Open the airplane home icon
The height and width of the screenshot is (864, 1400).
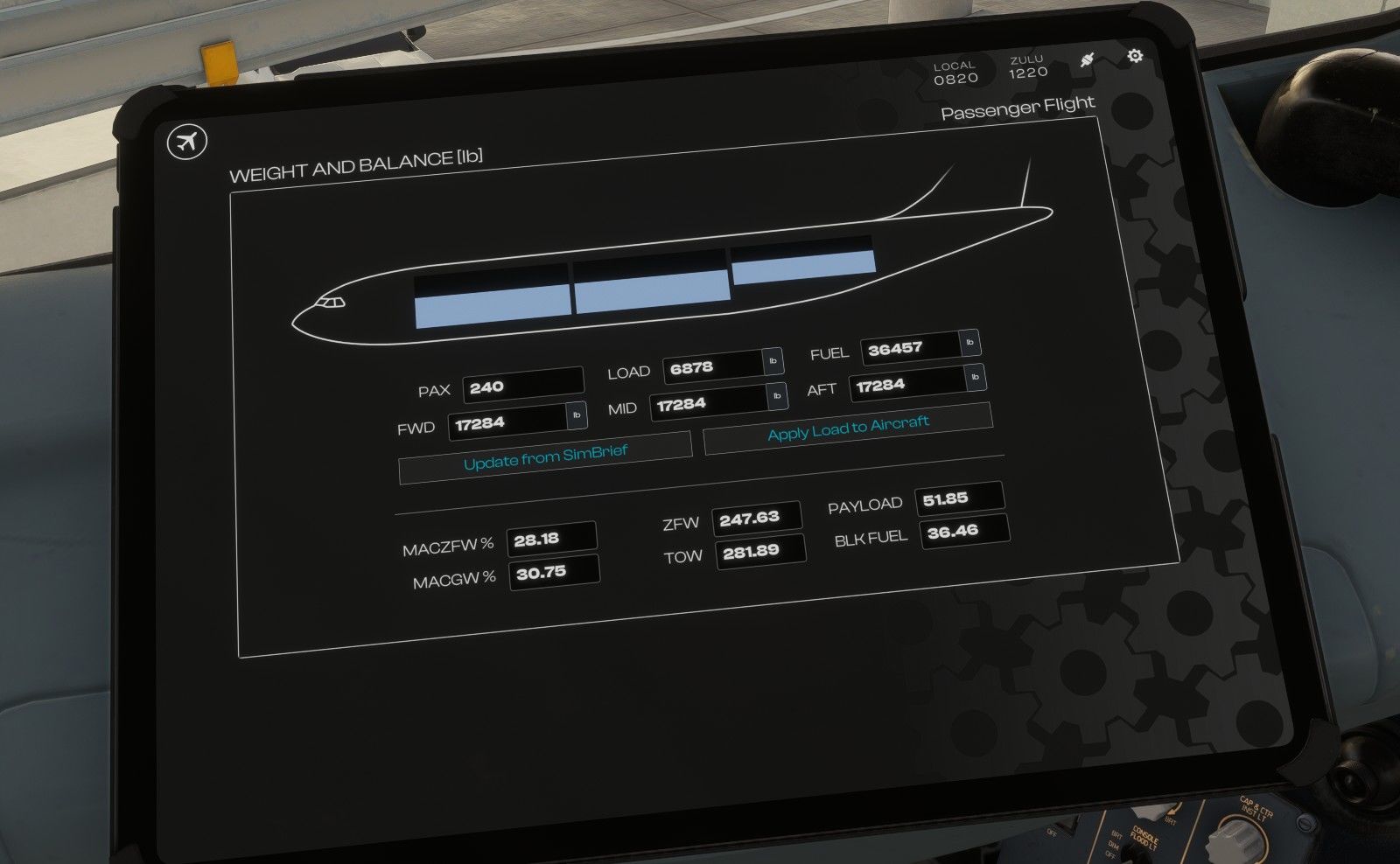pyautogui.click(x=186, y=141)
